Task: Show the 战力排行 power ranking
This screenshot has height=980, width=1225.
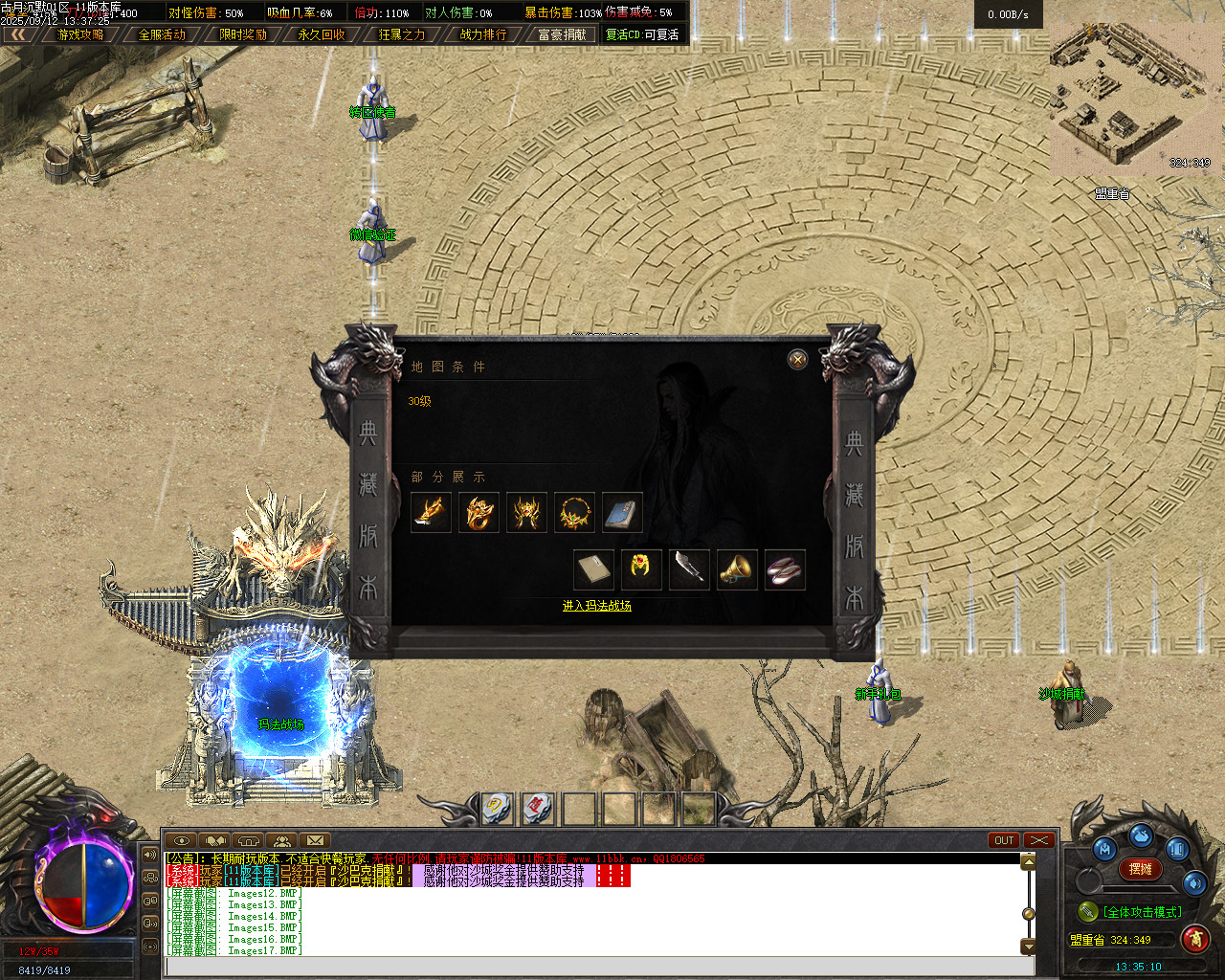Action: click(483, 34)
